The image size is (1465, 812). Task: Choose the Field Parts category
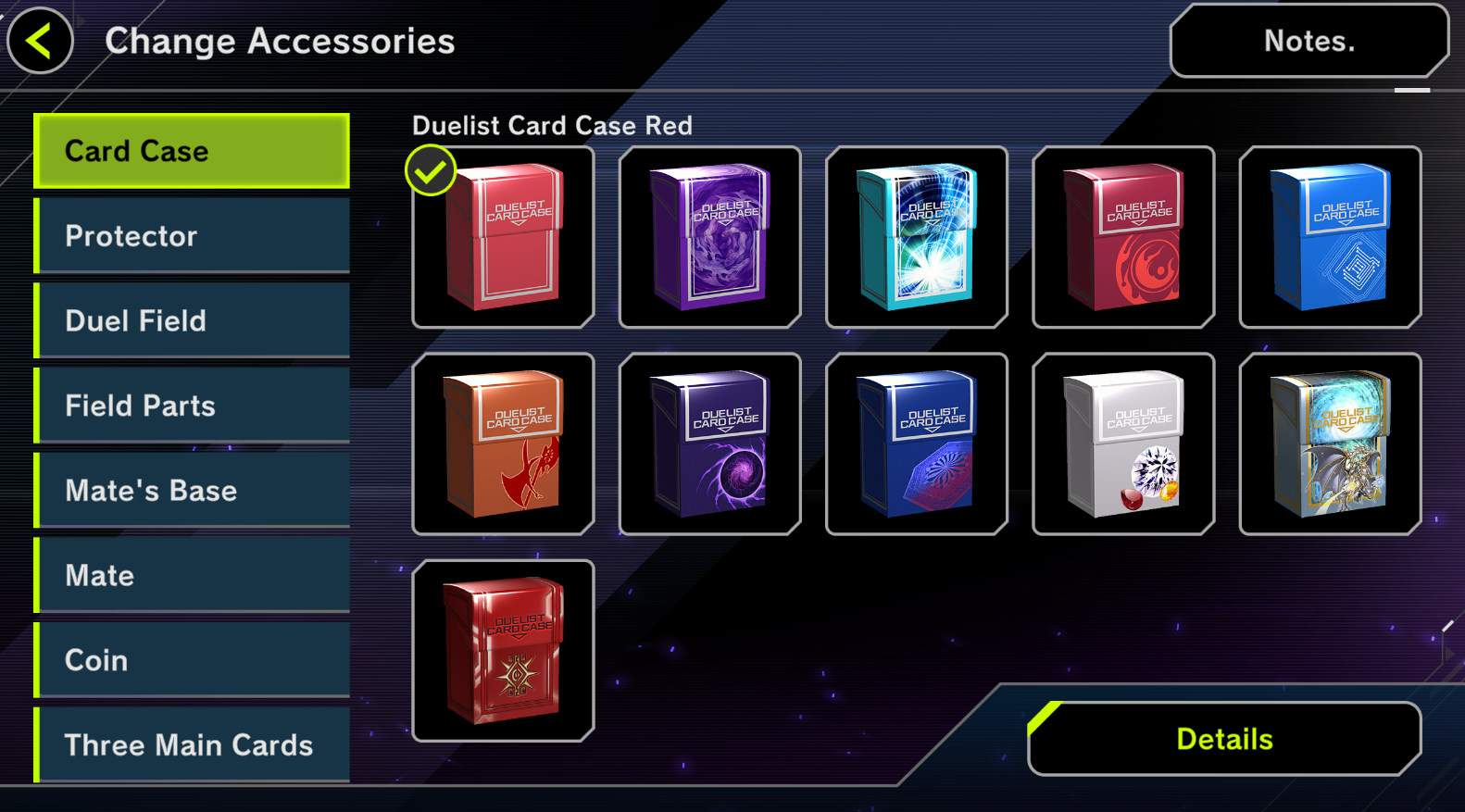[192, 406]
